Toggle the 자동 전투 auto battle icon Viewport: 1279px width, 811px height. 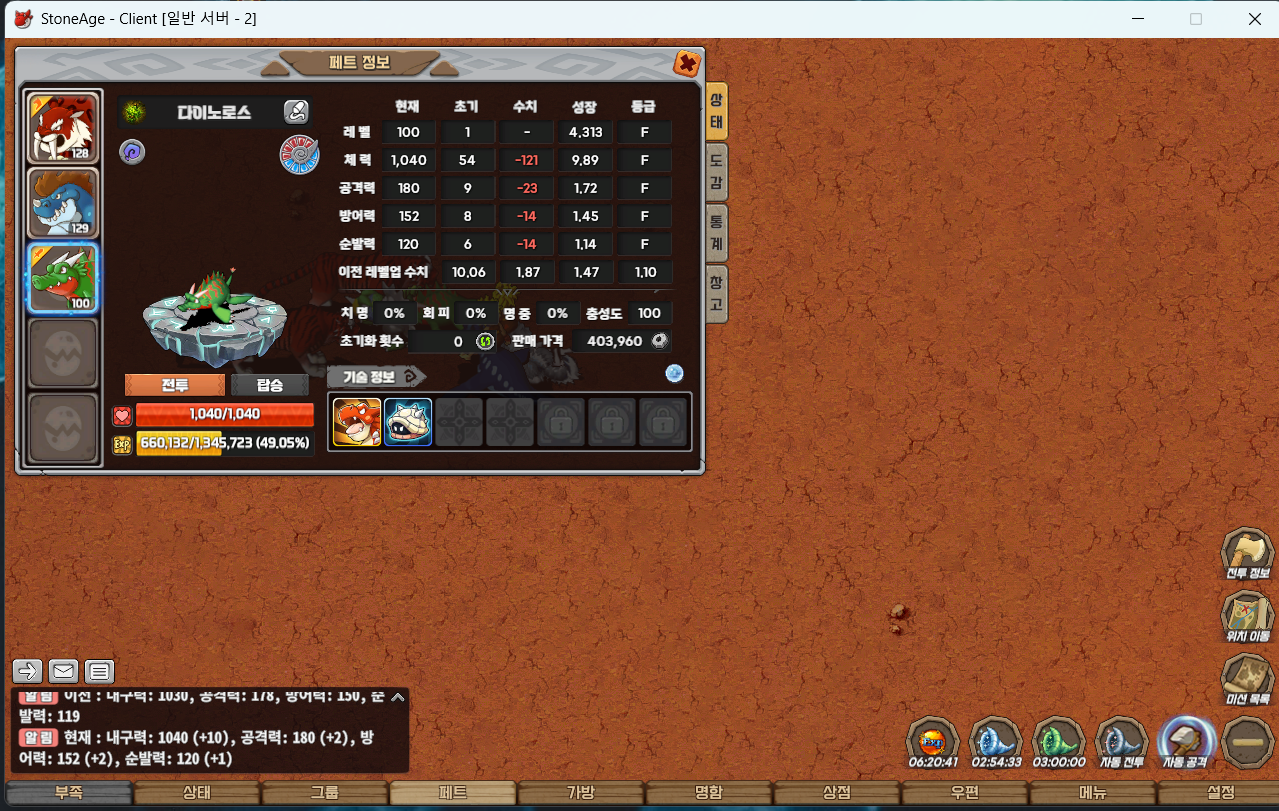(1122, 742)
